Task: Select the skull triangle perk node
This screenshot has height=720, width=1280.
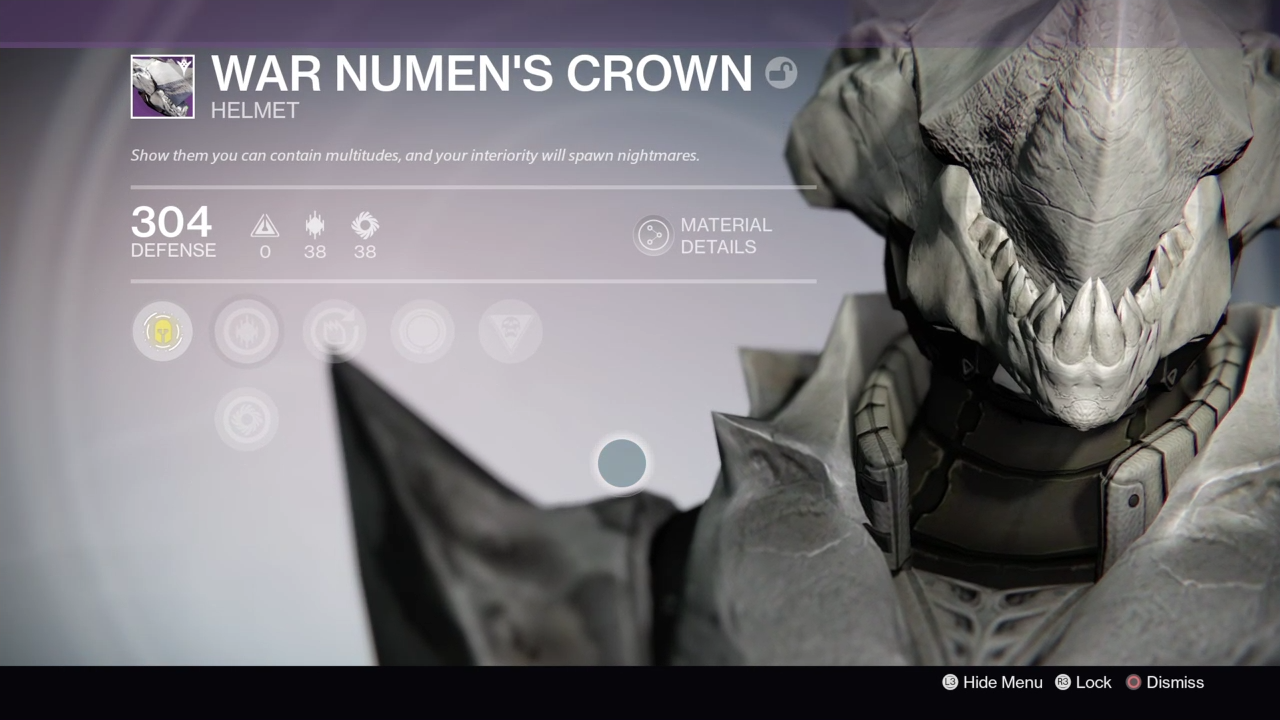Action: [x=510, y=331]
